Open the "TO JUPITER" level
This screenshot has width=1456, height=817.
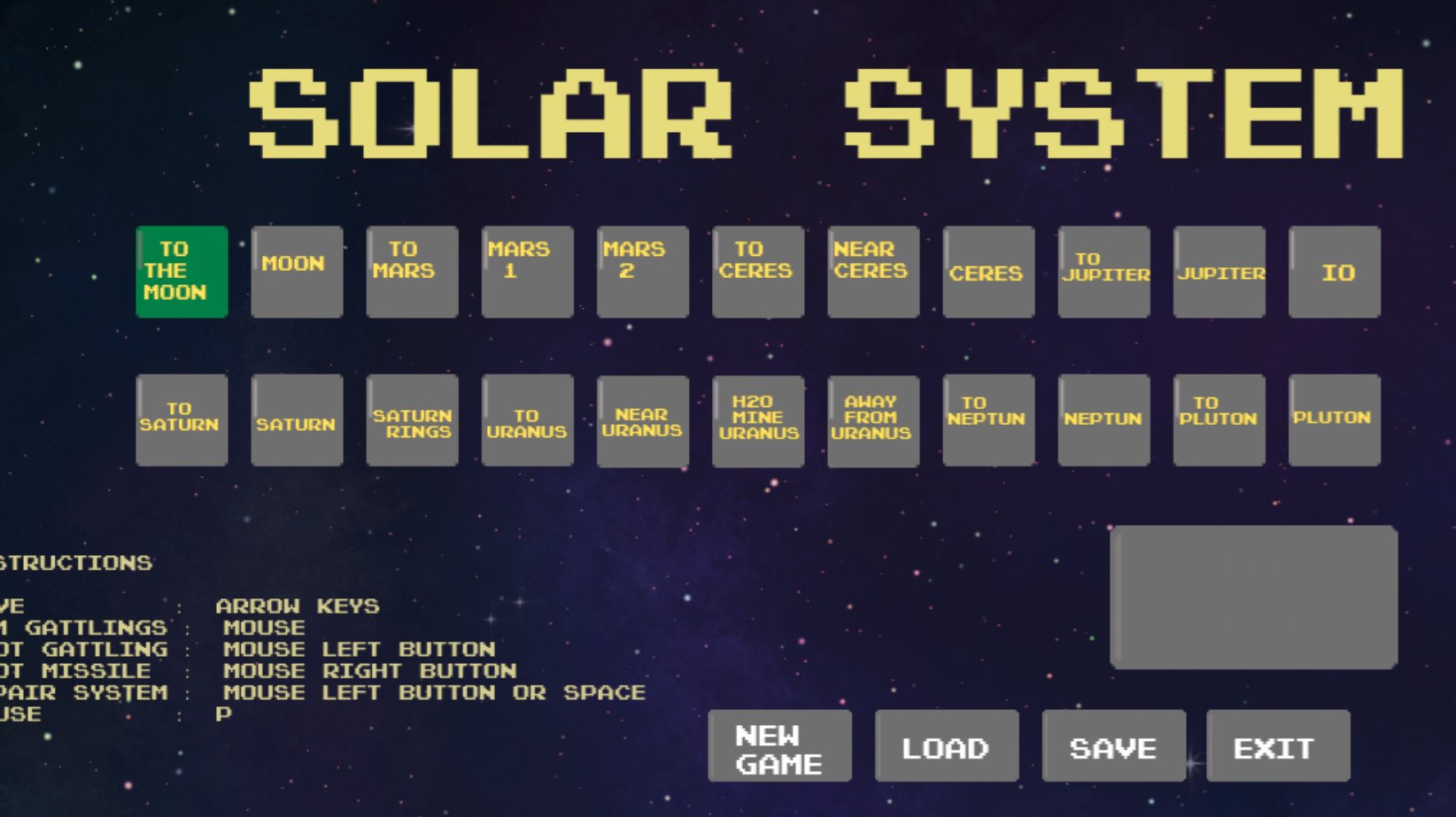[x=1103, y=271]
